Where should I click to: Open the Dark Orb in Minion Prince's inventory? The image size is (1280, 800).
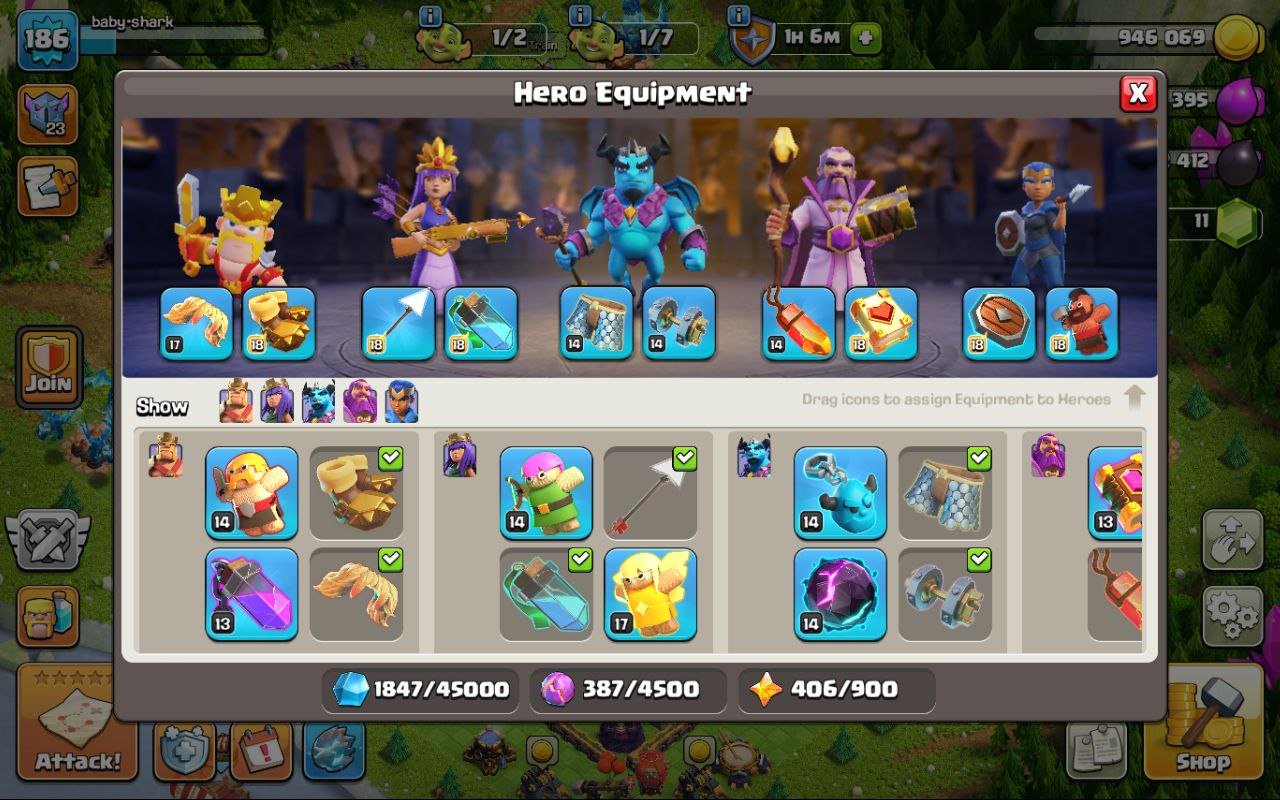point(840,597)
